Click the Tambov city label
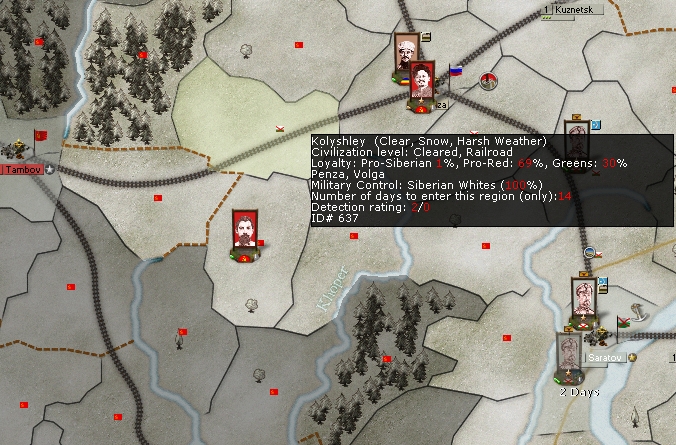Screen dimensions: 676x445 [23, 169]
